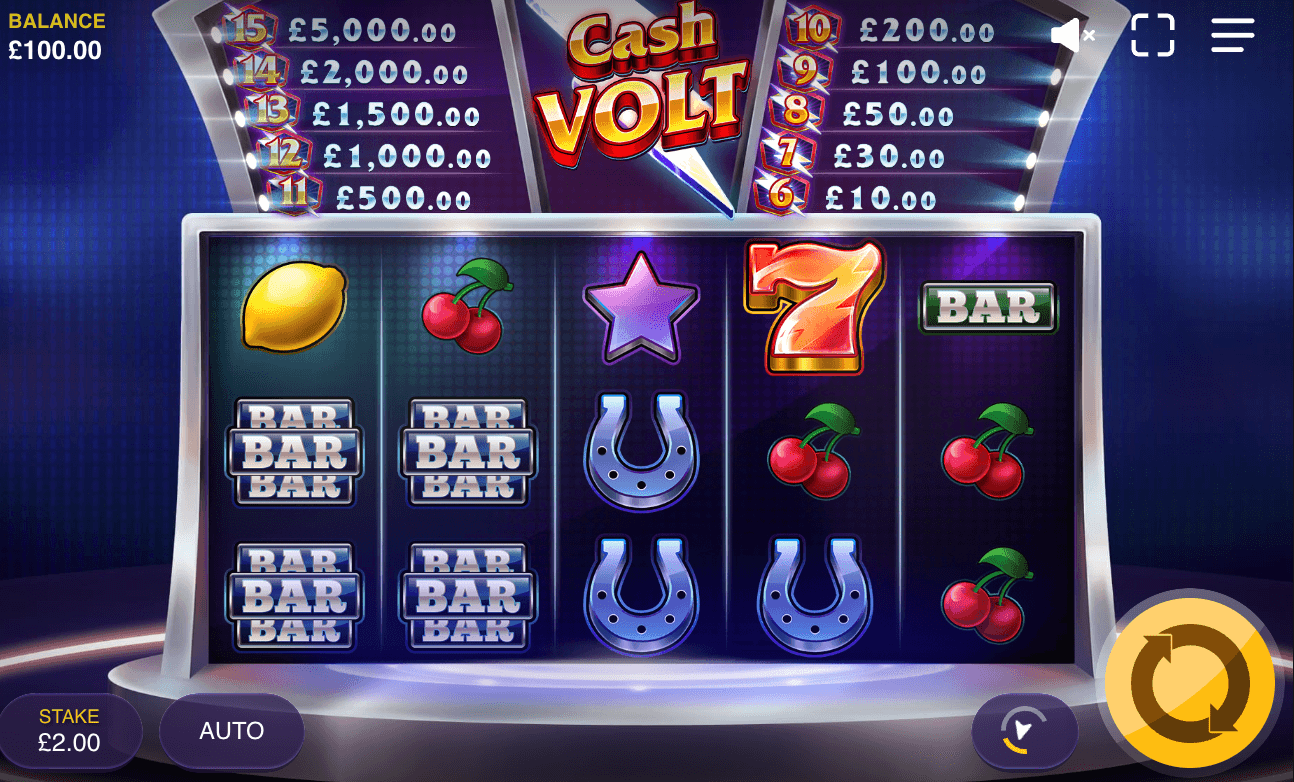Click the level 10 badge beside £200.00
Viewport: 1294px width, 782px height.
click(810, 28)
